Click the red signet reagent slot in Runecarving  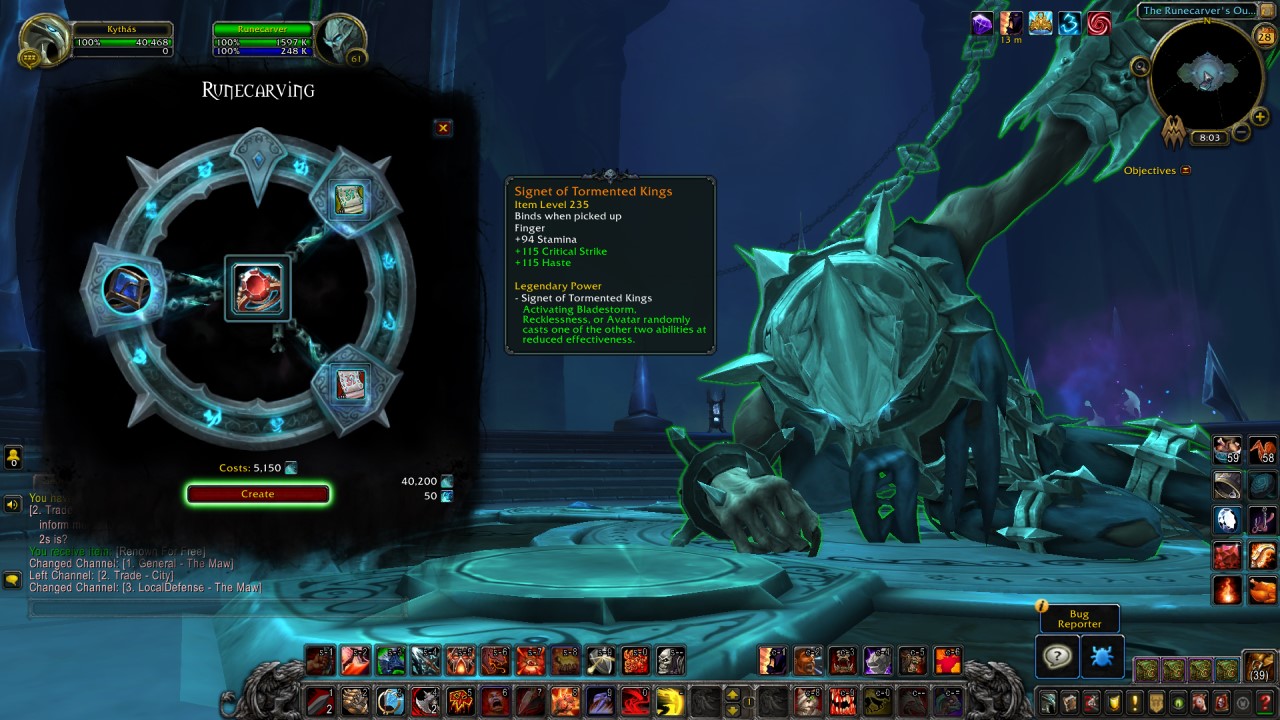(x=258, y=286)
